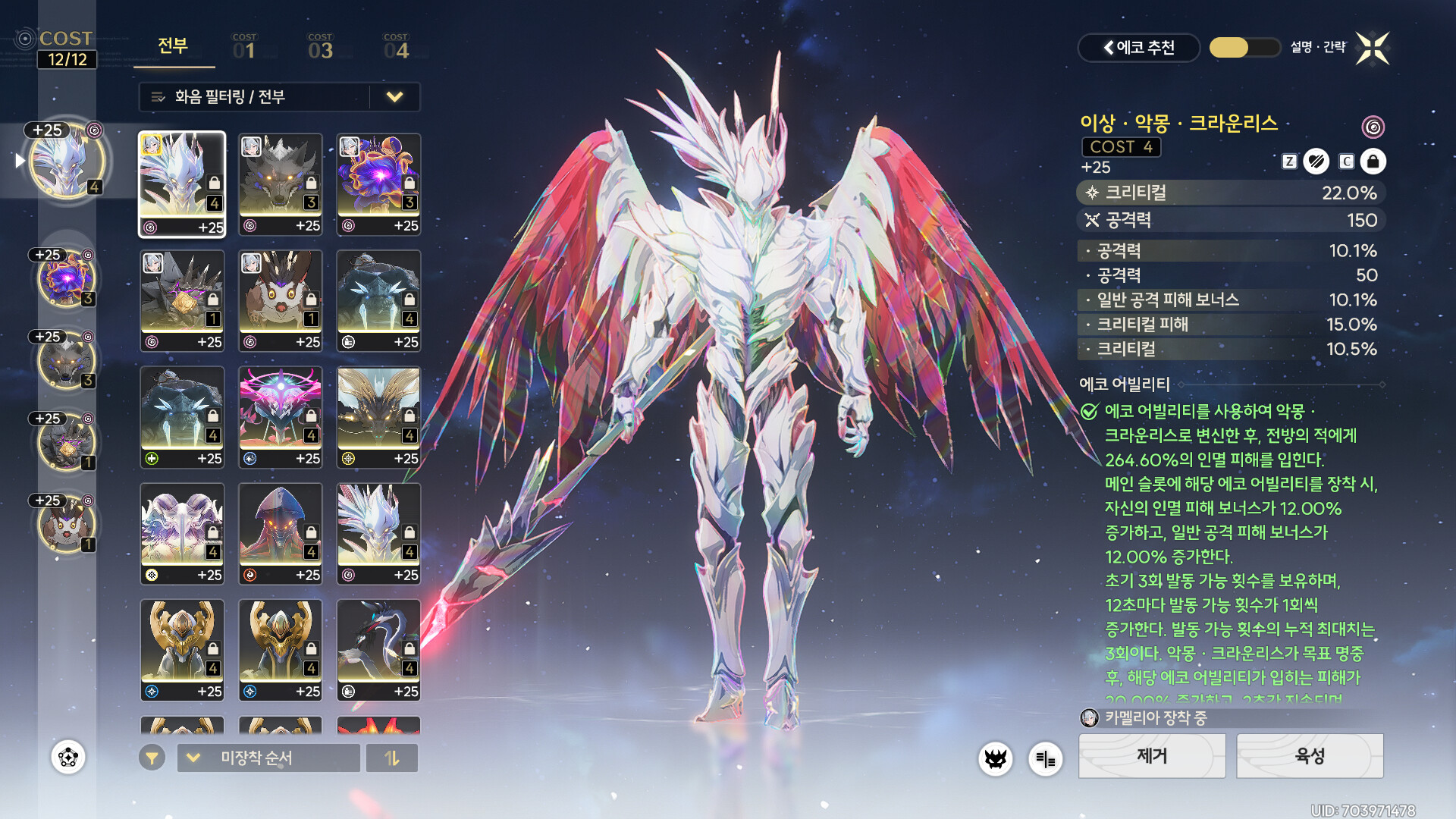Filter echoes by COST 1 tab
The image size is (1456, 819).
pyautogui.click(x=244, y=47)
